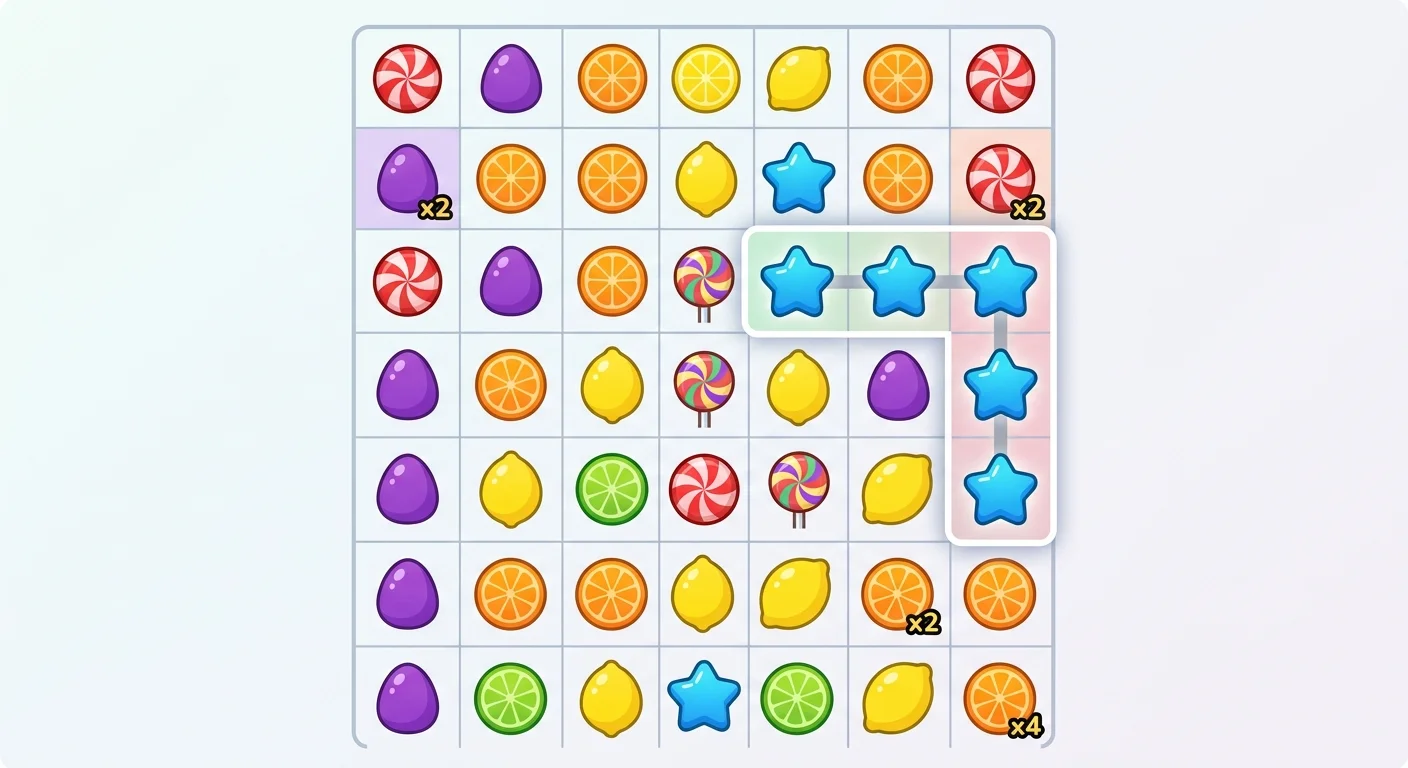Select the peppermint candy in the top-left corner
The width and height of the screenshot is (1408, 768).
click(407, 78)
